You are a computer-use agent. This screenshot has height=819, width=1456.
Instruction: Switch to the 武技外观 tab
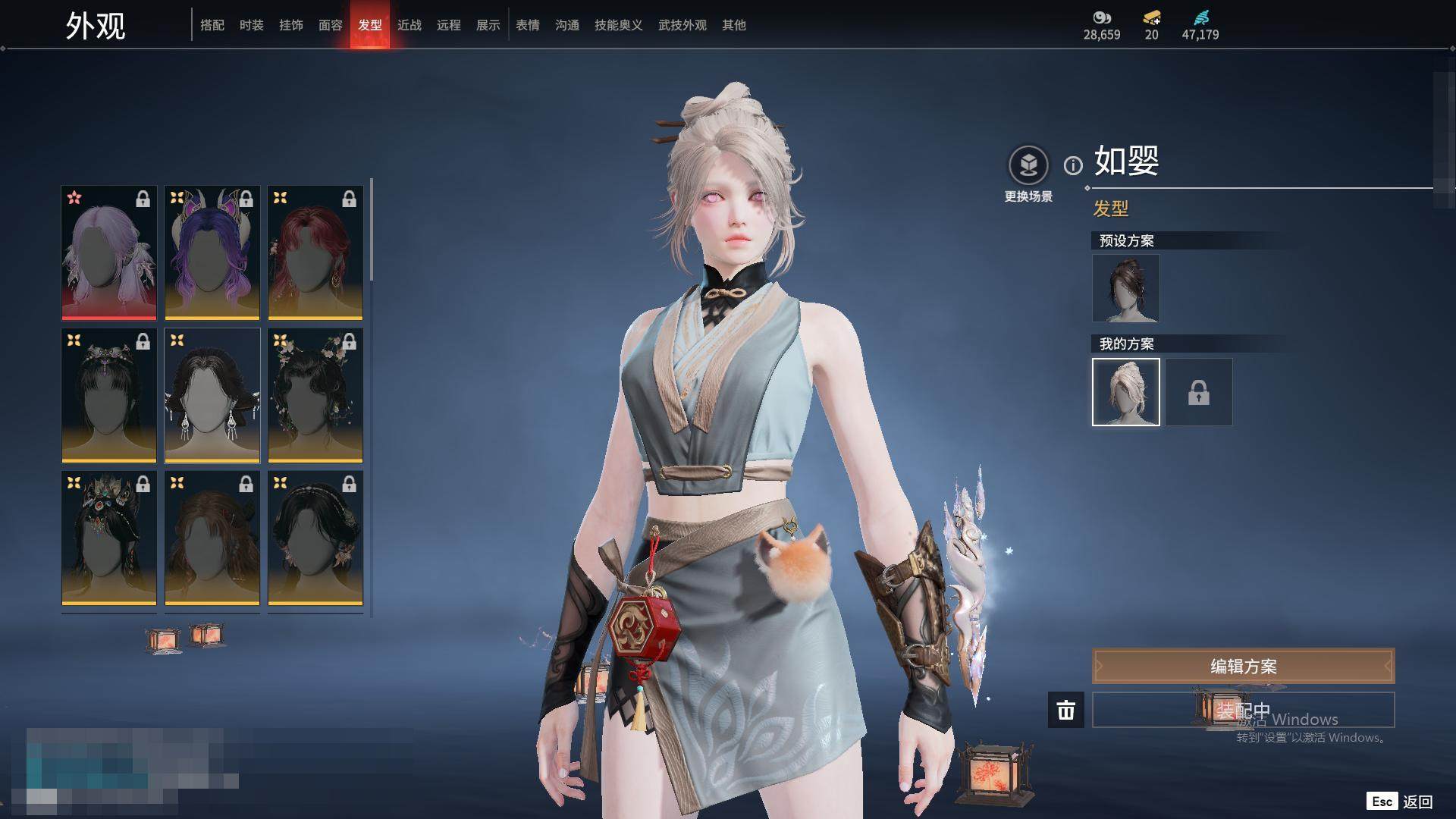click(682, 25)
